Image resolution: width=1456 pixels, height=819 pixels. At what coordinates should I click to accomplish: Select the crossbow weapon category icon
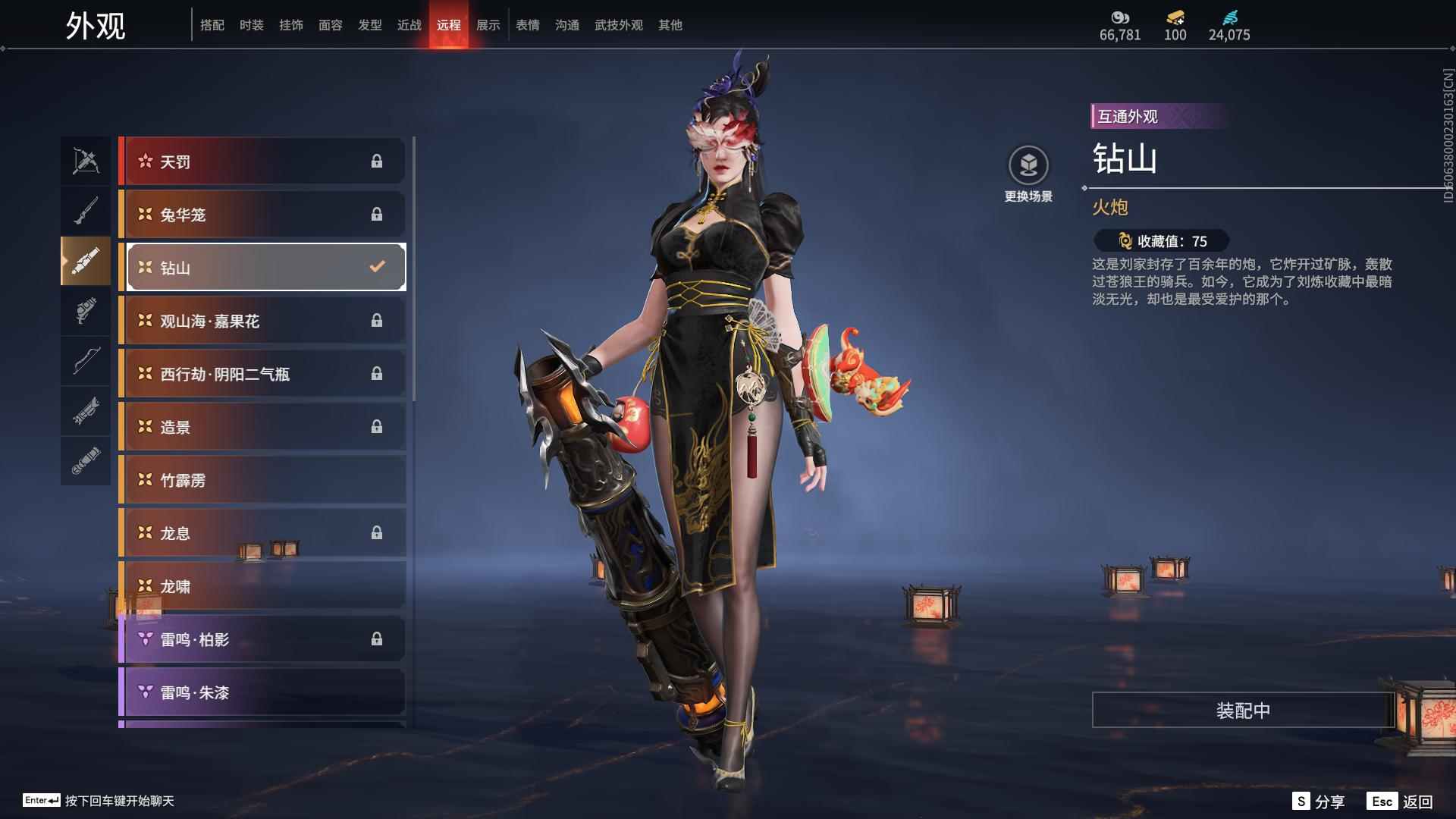tap(86, 161)
